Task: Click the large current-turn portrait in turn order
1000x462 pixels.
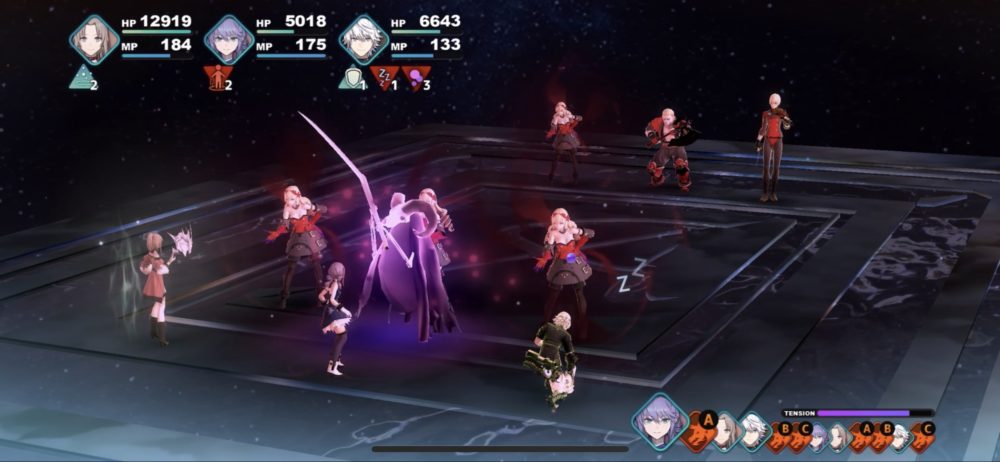Action: coord(660,421)
